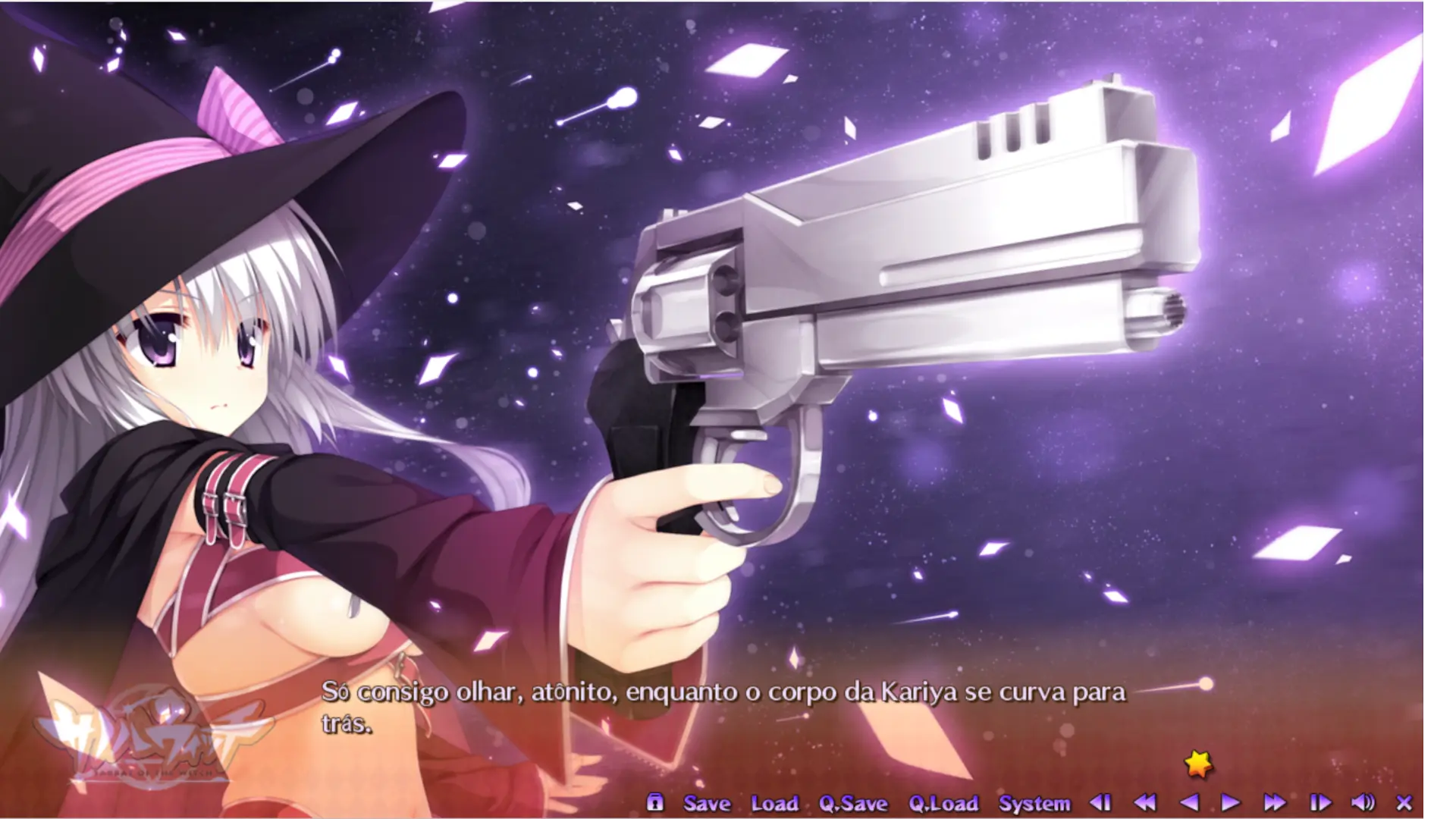Image resolution: width=1456 pixels, height=819 pixels.
Task: Quick save with Q.Save
Action: coord(853,803)
